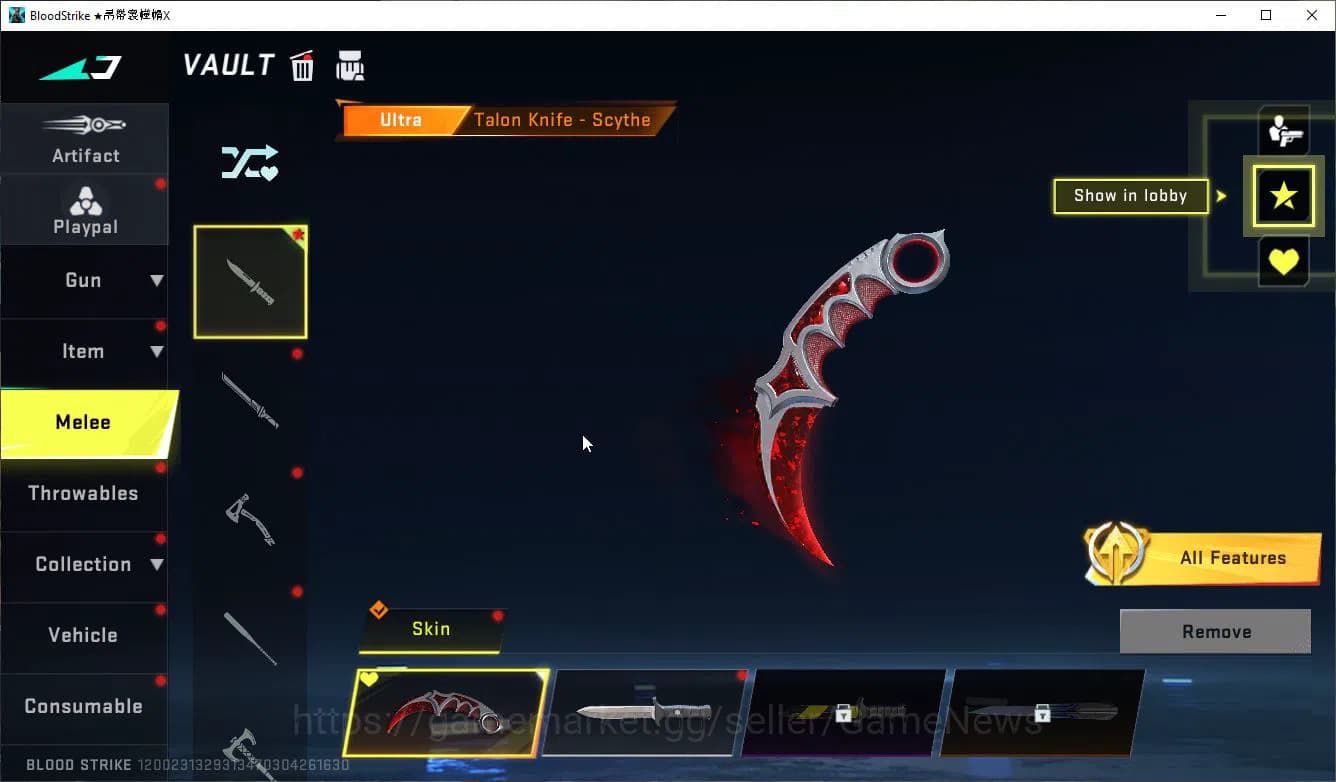Open the Vehicle category
This screenshot has height=782, width=1336.
(x=85, y=634)
